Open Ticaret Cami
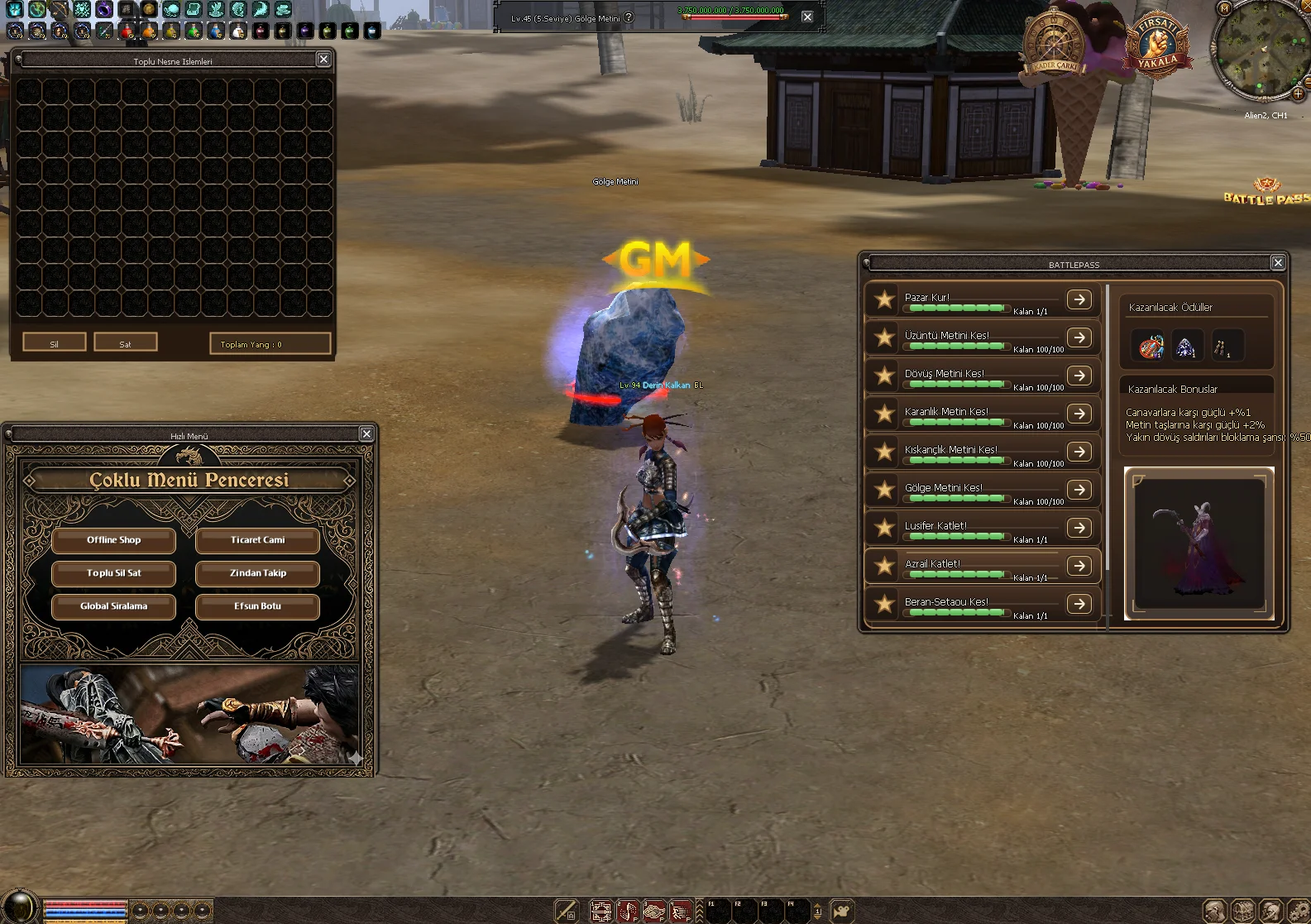This screenshot has width=1311, height=924. point(257,540)
